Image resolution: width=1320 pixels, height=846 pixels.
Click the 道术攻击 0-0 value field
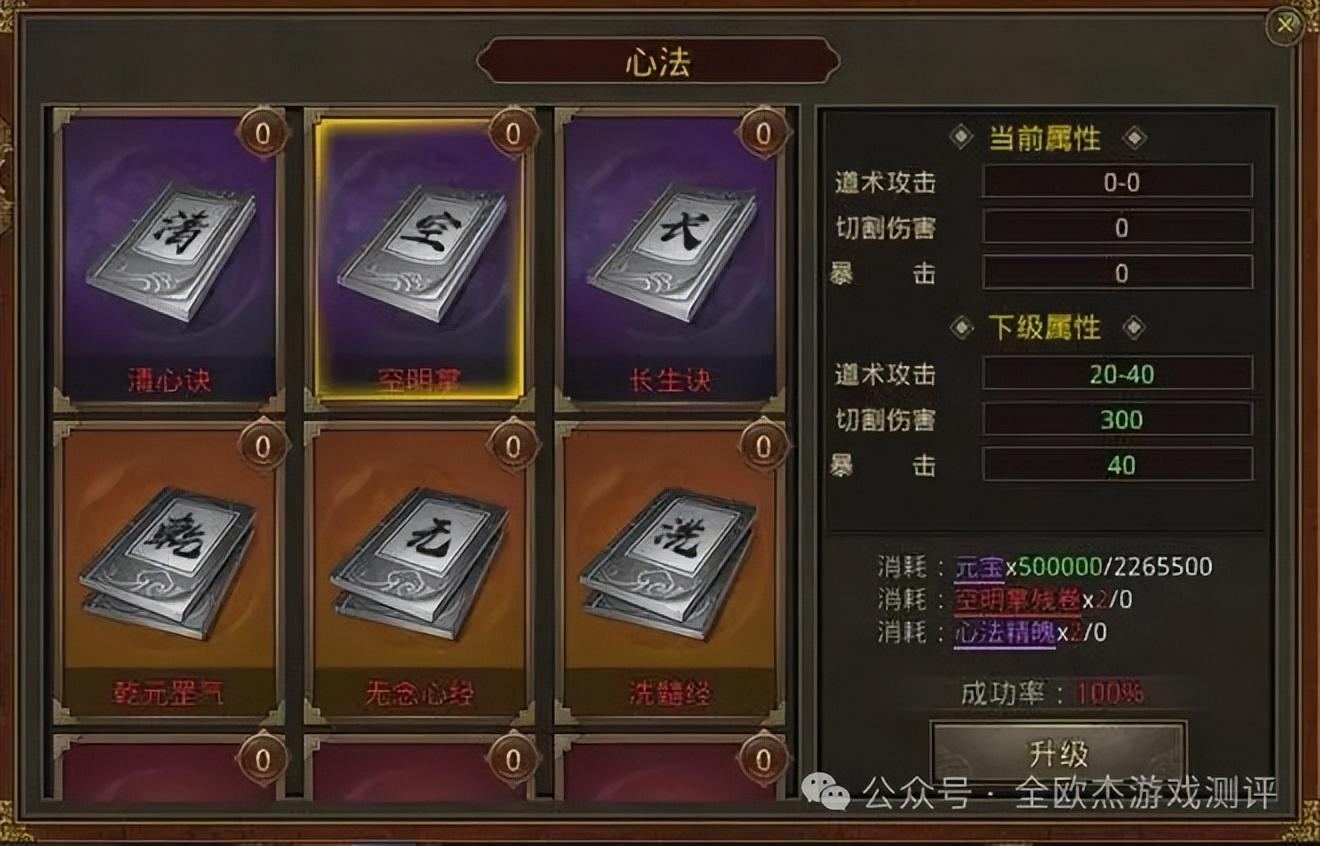coord(1115,183)
